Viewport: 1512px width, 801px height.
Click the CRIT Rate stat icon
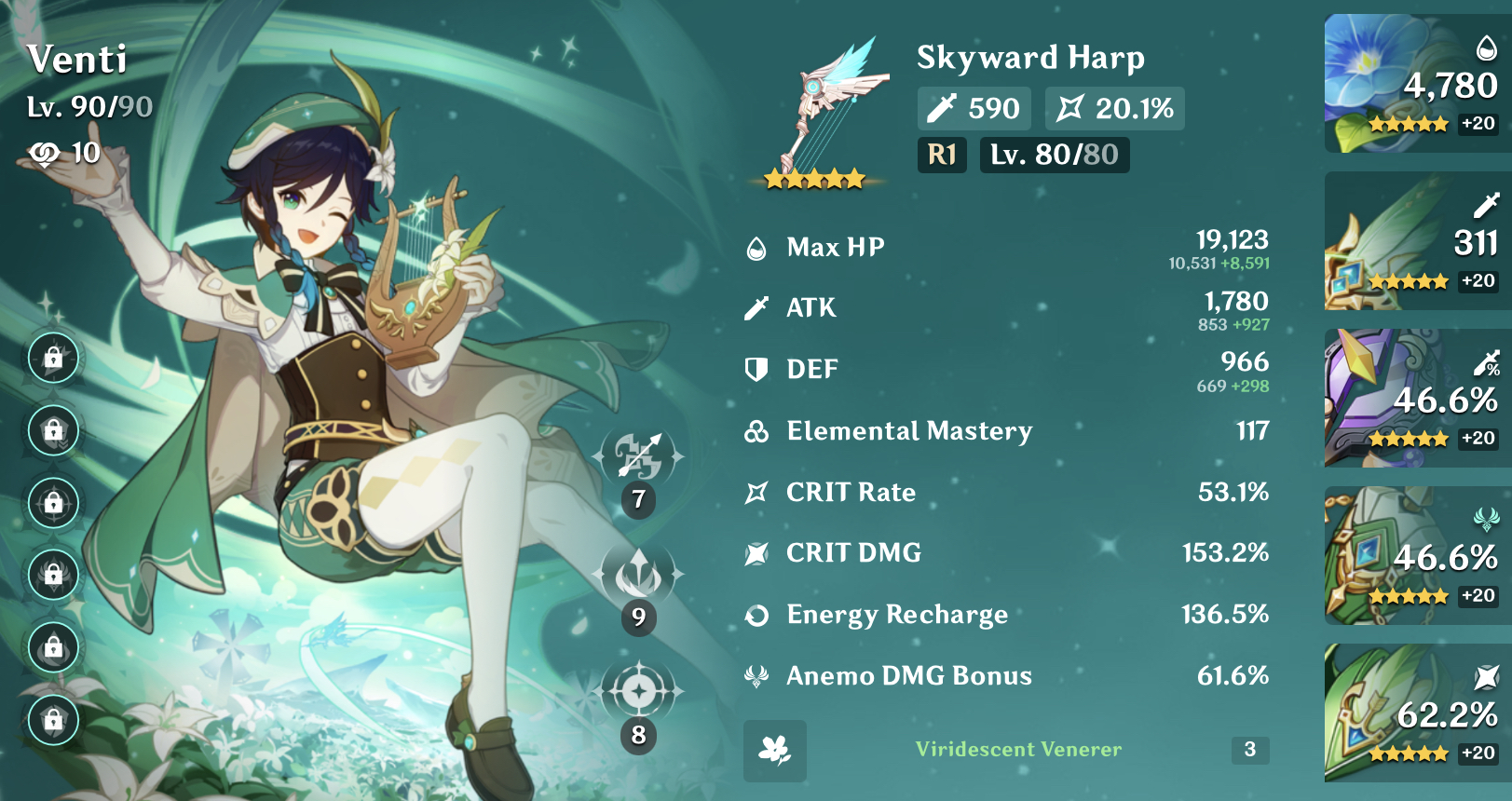pyautogui.click(x=756, y=493)
